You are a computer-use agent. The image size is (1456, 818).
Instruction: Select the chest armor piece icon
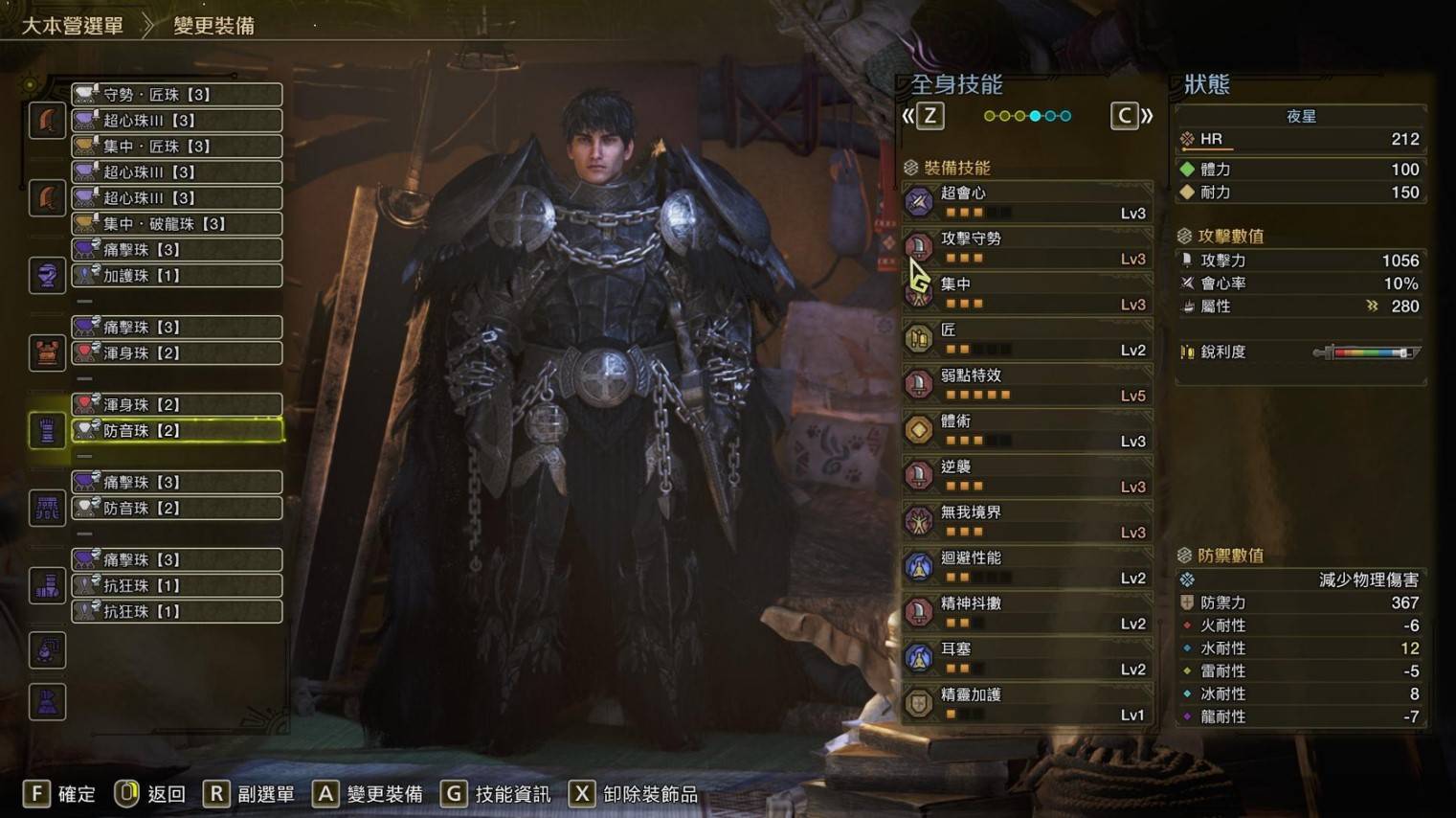pos(47,353)
